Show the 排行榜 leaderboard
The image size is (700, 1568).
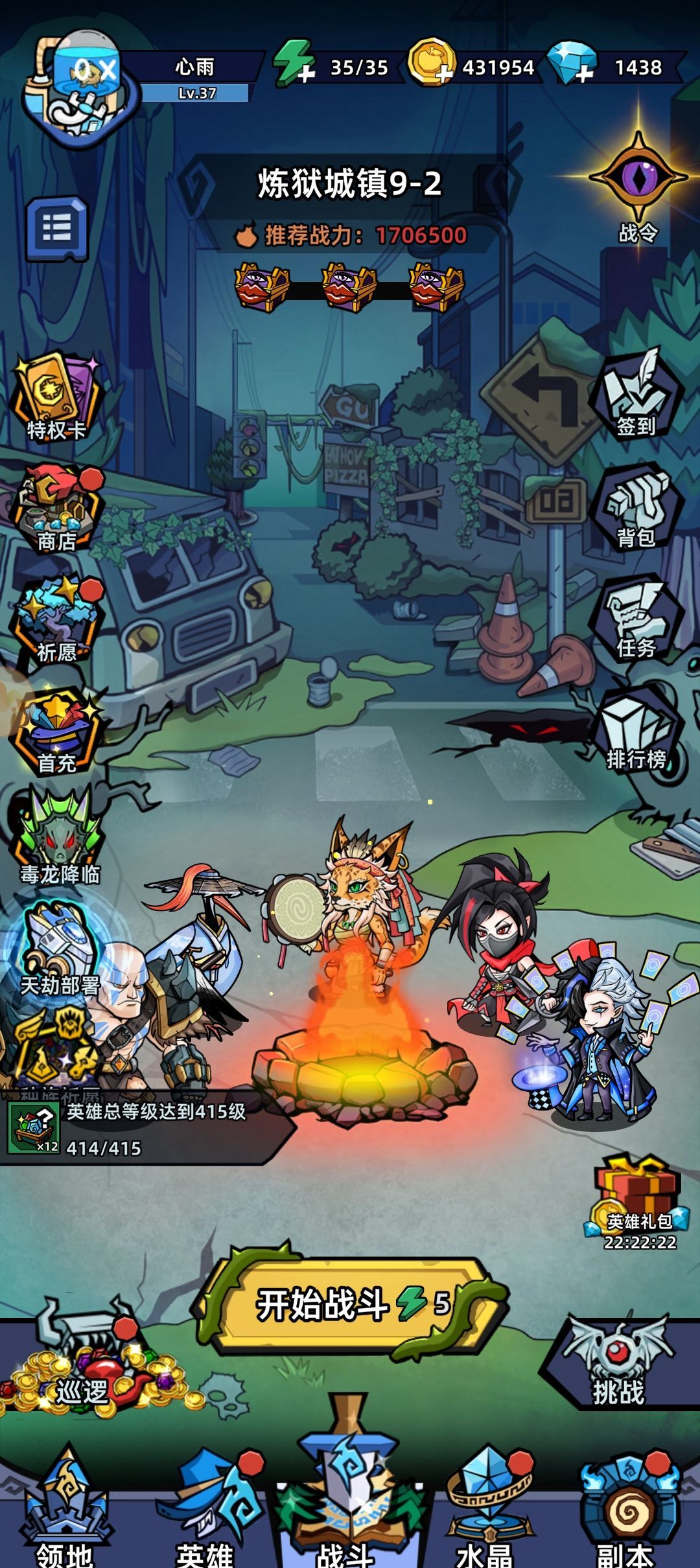(636, 730)
